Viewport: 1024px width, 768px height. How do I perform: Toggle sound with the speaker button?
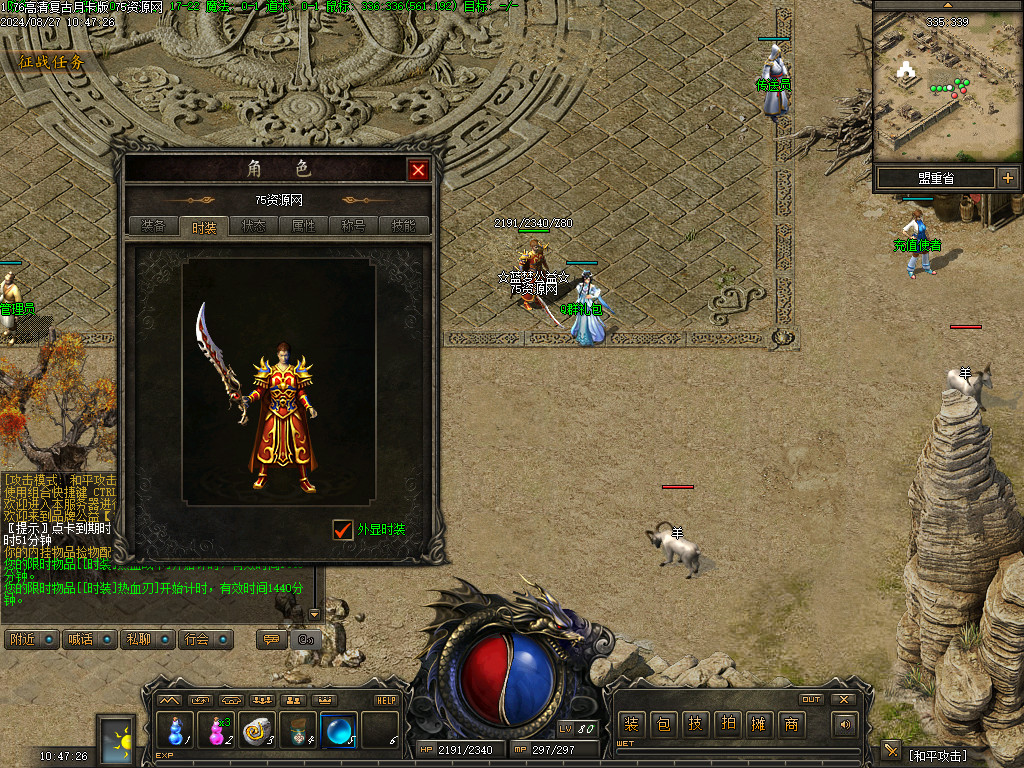tap(846, 724)
